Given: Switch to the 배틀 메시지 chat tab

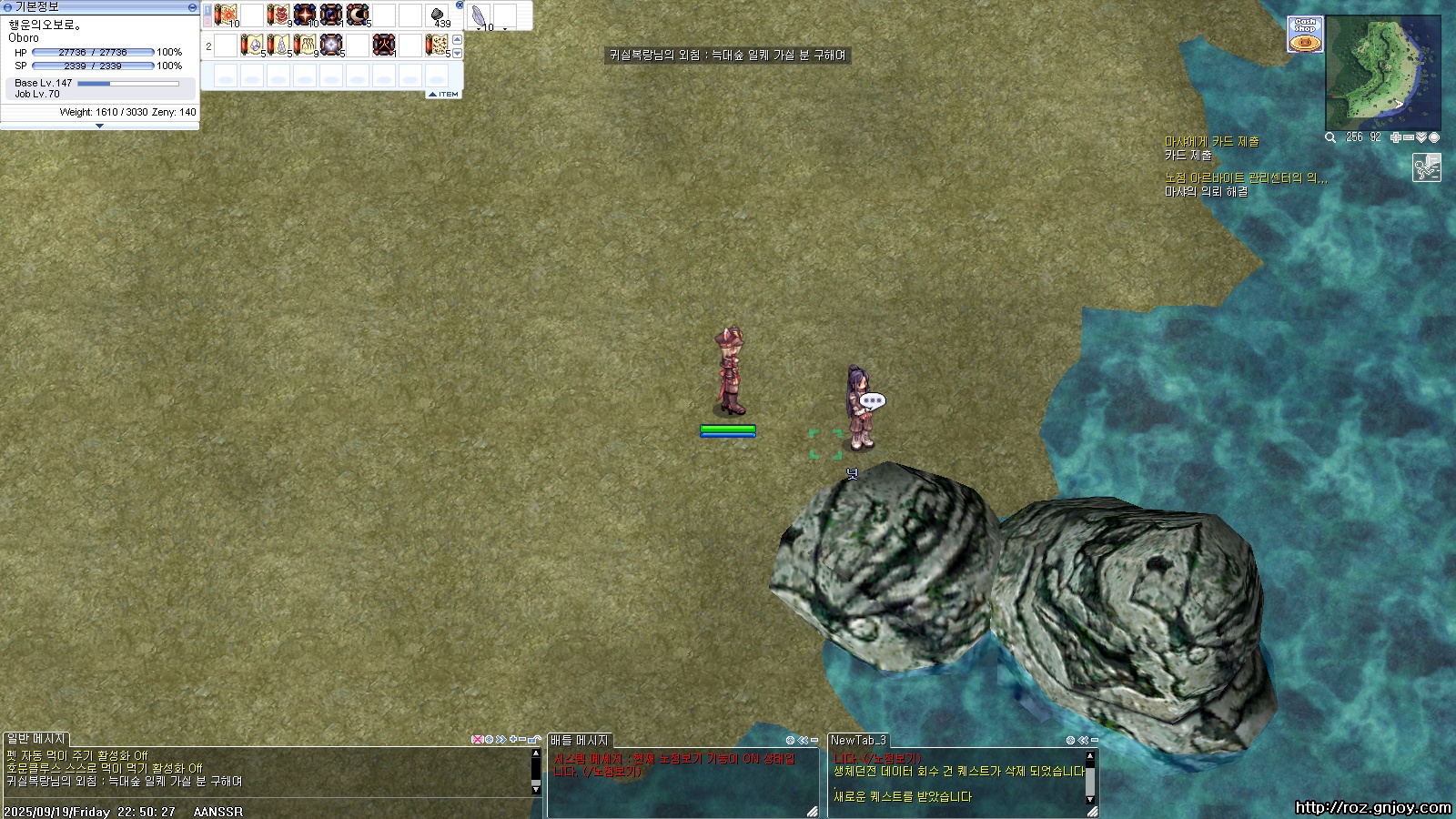Looking at the screenshot, I should [579, 741].
